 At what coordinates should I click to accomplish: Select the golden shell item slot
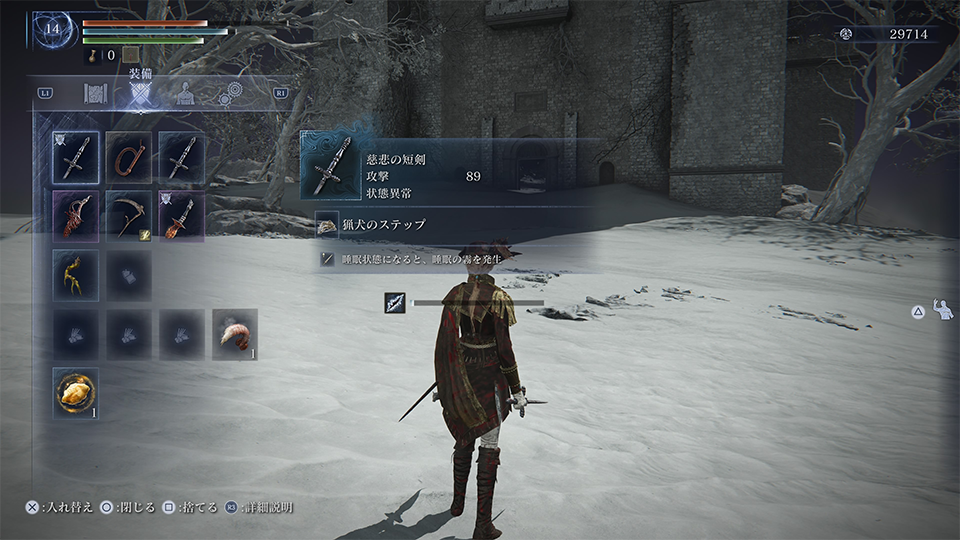[x=76, y=393]
